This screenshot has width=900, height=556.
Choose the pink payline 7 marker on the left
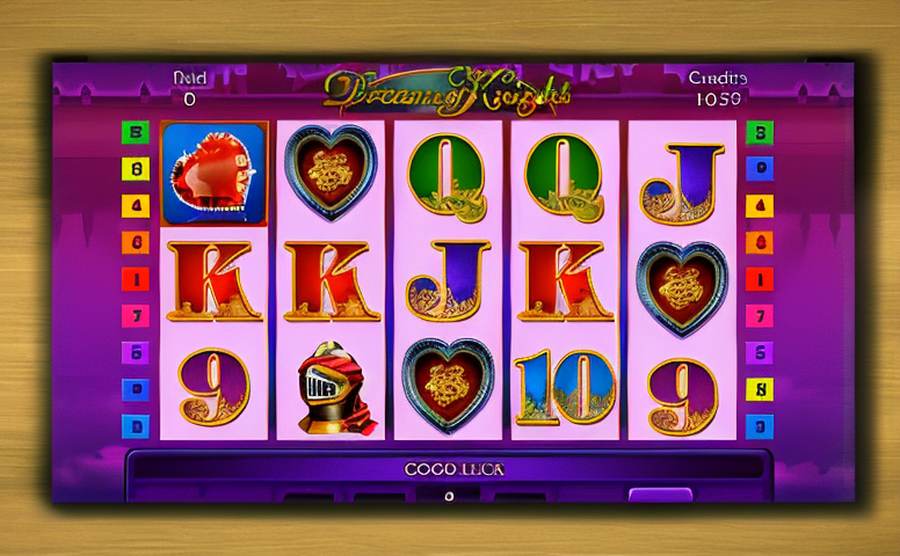pos(135,315)
